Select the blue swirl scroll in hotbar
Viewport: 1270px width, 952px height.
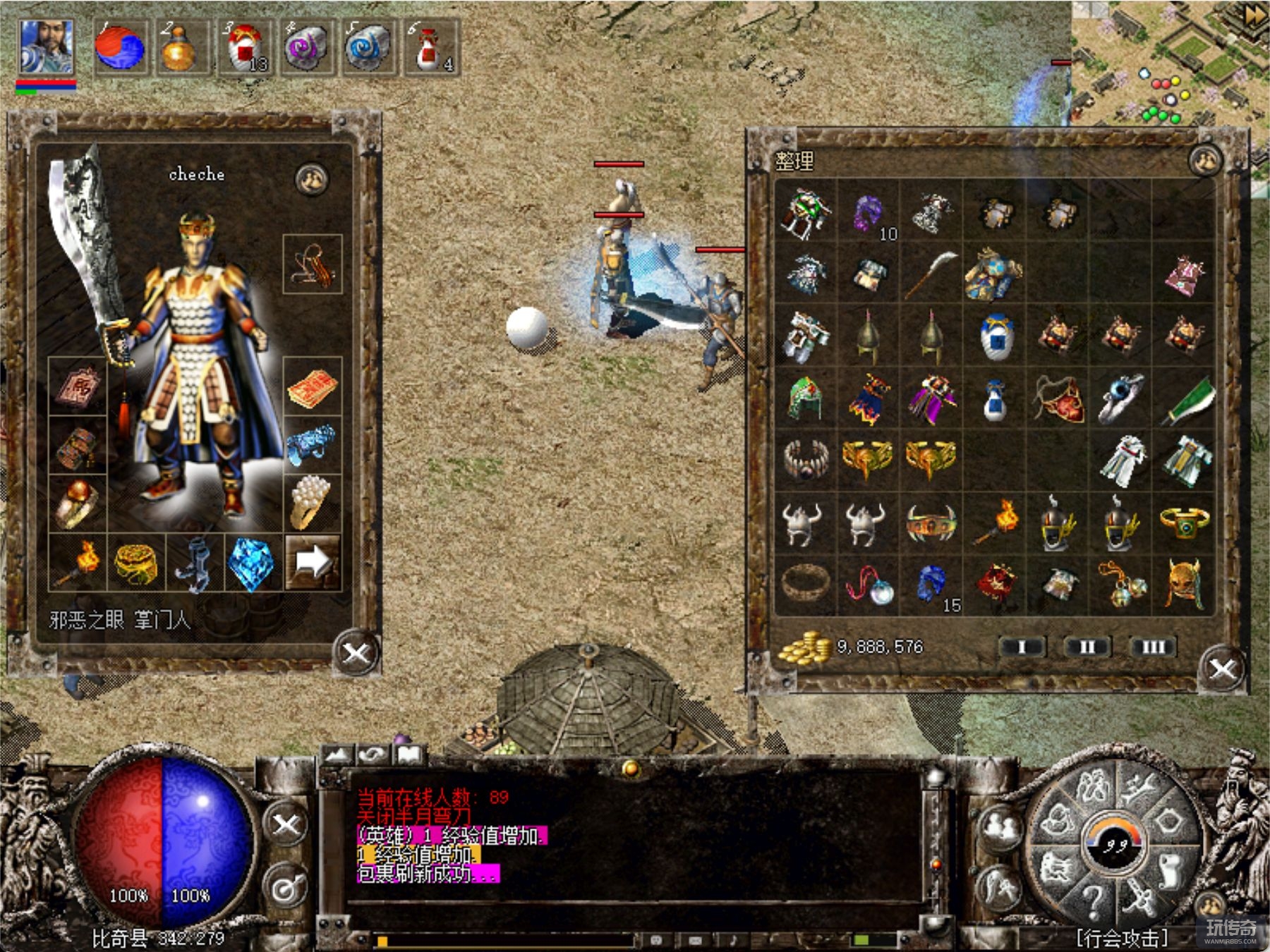tap(368, 47)
